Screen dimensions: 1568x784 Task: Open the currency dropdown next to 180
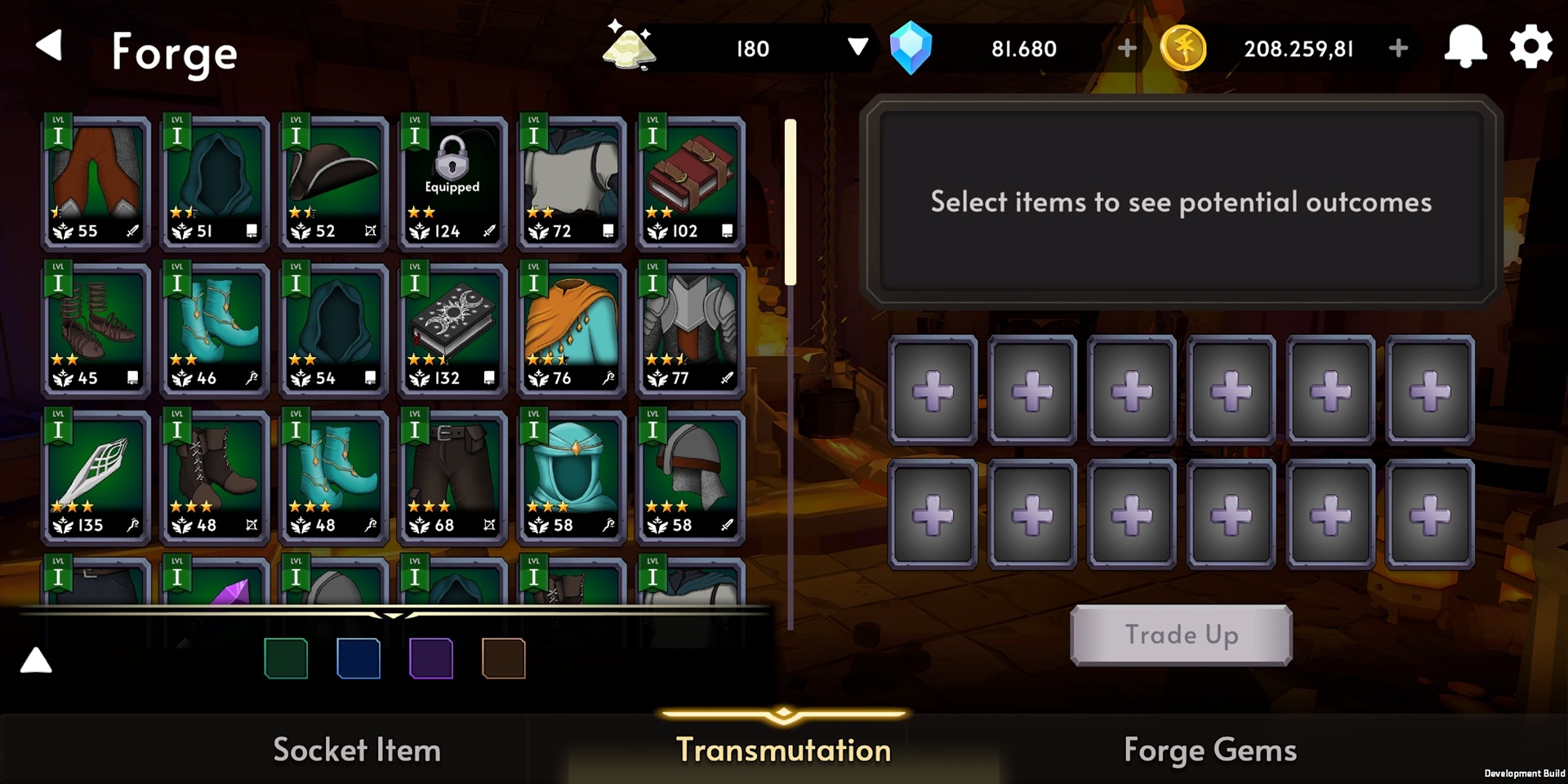pyautogui.click(x=858, y=48)
